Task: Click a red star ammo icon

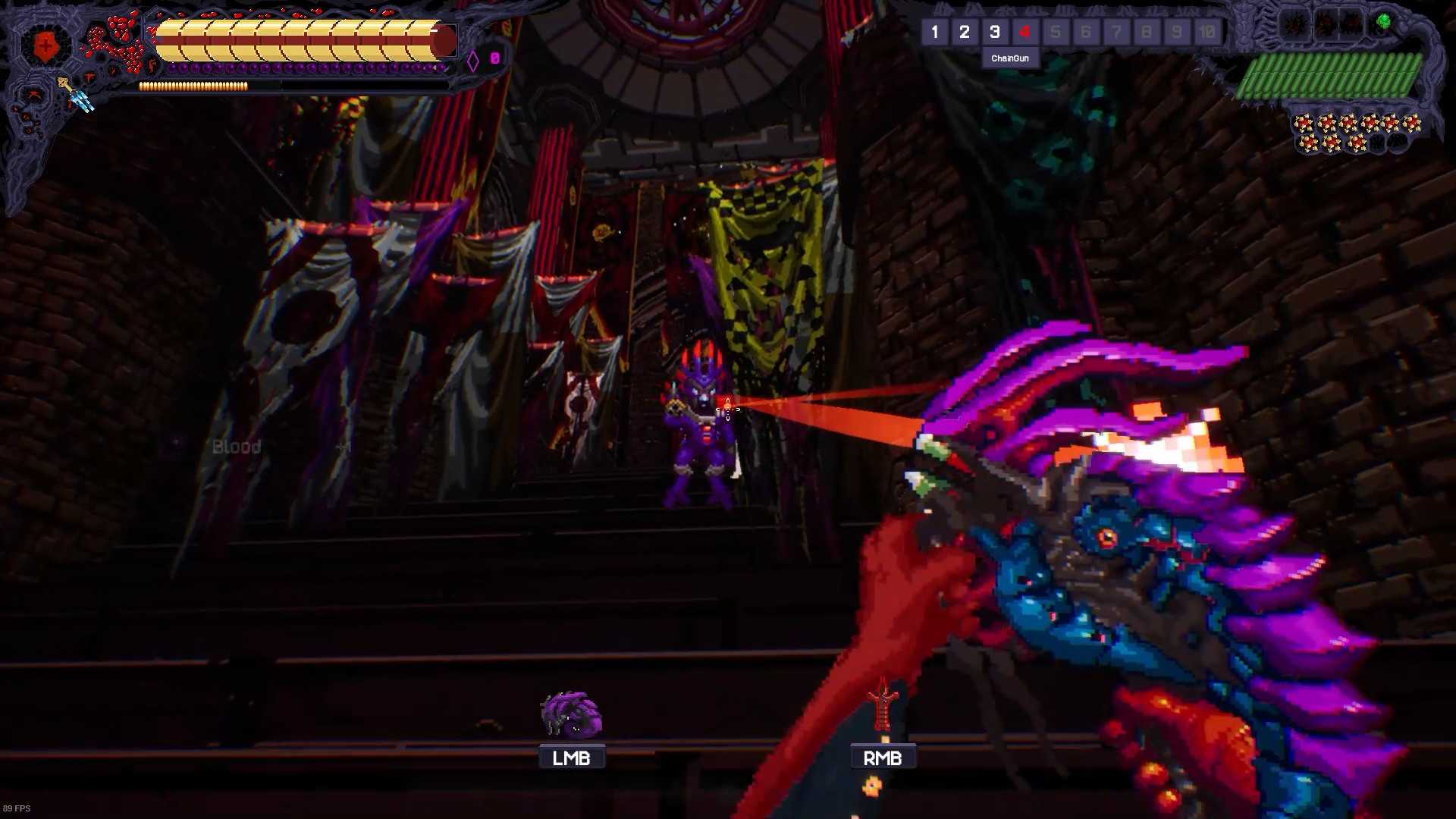Action: [1302, 122]
